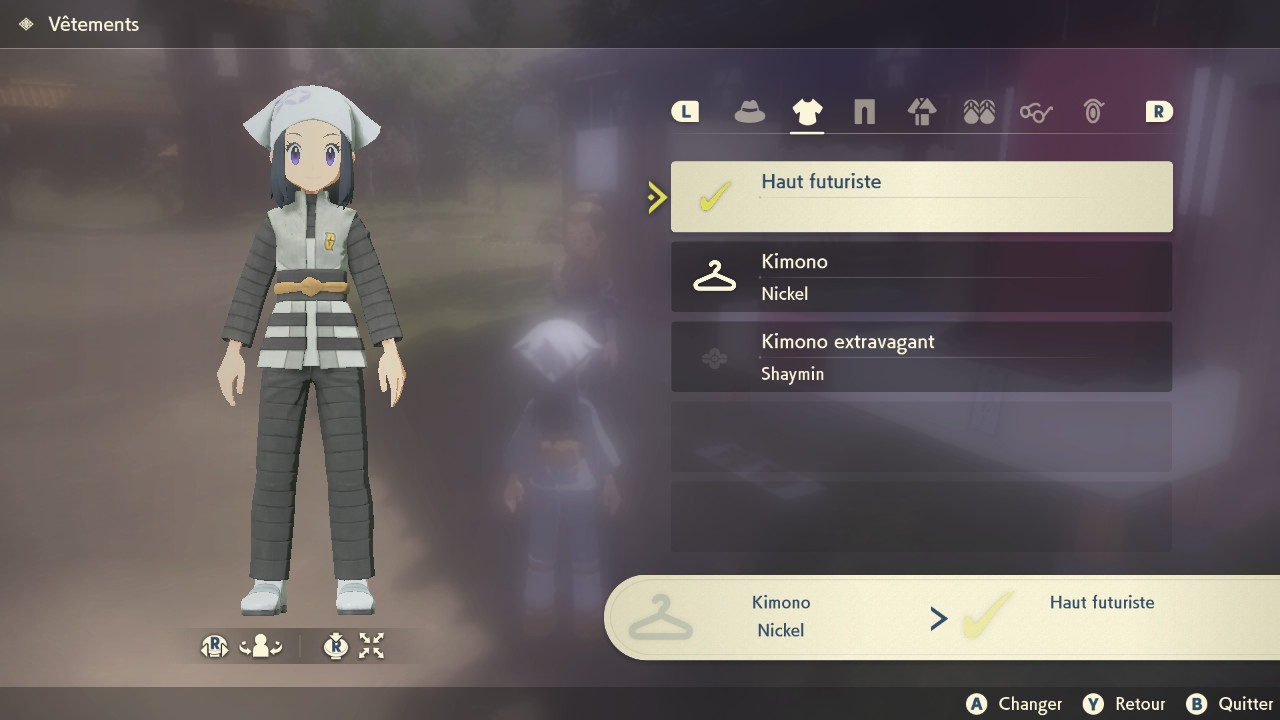1280x720 pixels.
Task: Open the full outfit sets tab
Action: 921,112
